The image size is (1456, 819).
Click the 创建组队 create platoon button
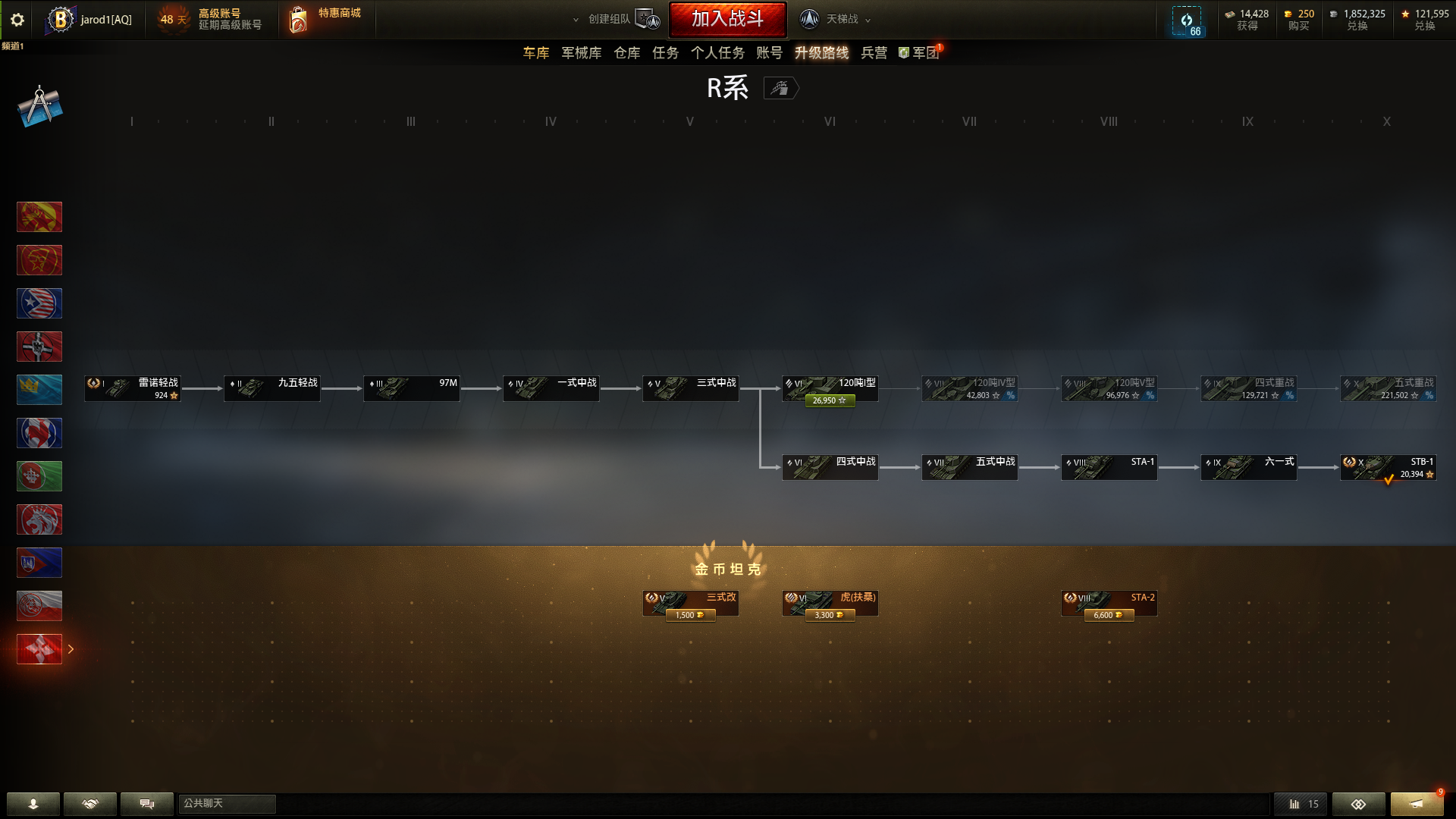pos(614,19)
